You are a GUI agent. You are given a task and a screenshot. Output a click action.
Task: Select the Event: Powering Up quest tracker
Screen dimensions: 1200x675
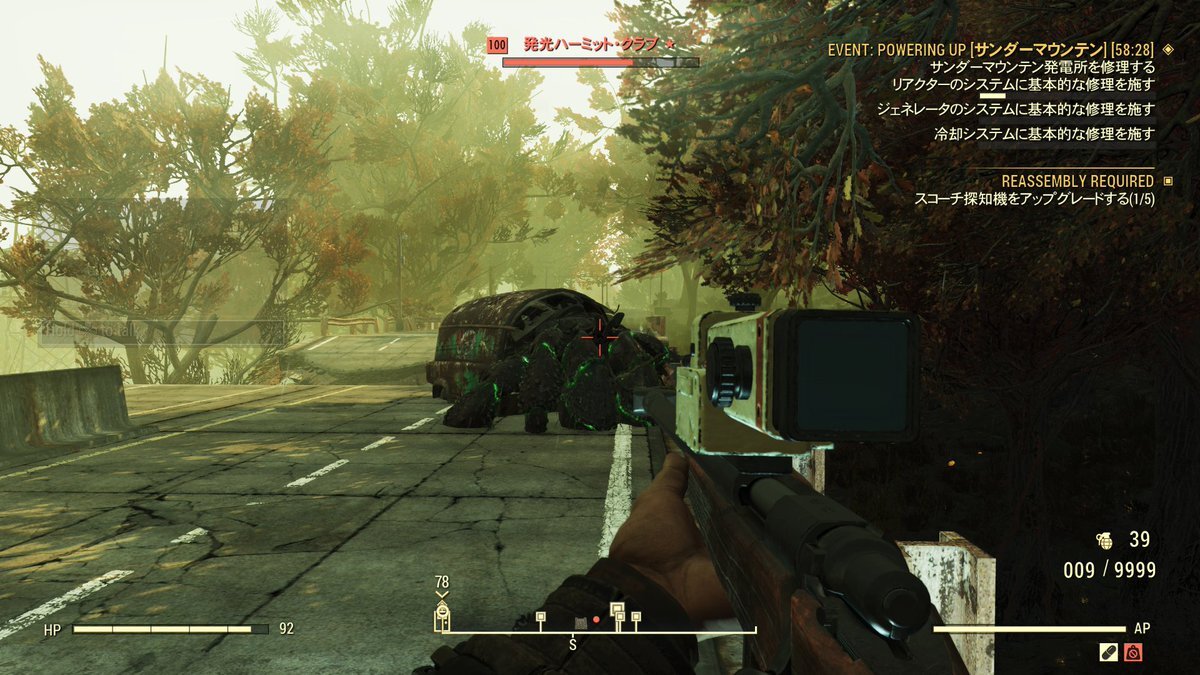pos(990,49)
